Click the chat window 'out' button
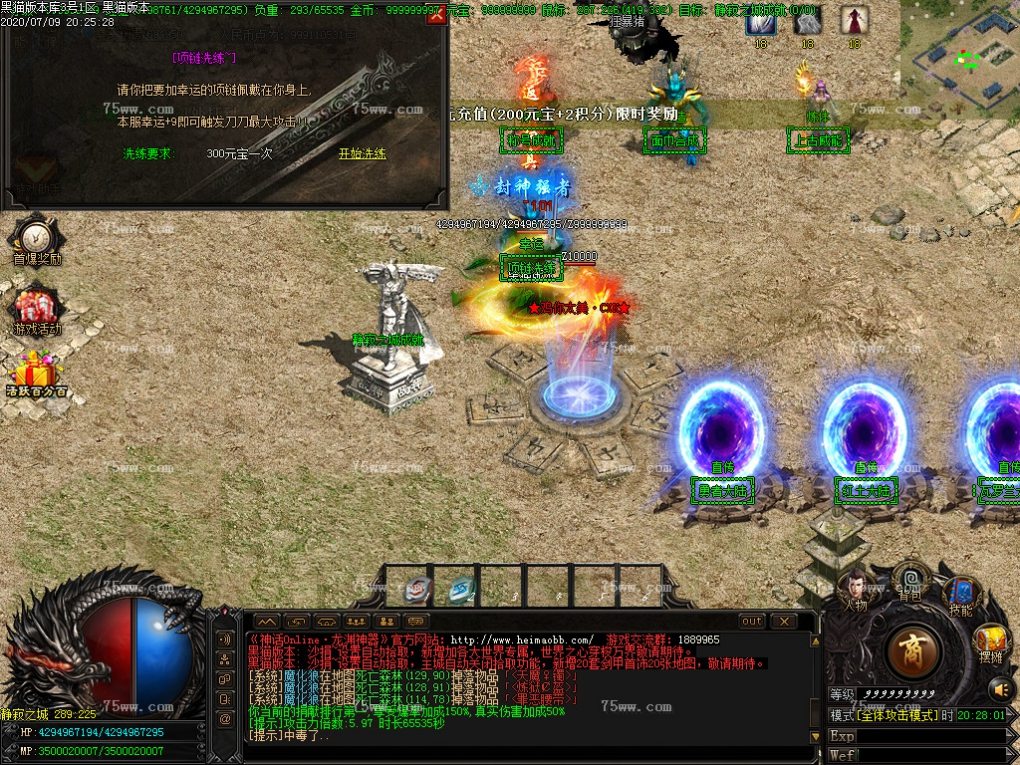1020x765 pixels. point(752,621)
